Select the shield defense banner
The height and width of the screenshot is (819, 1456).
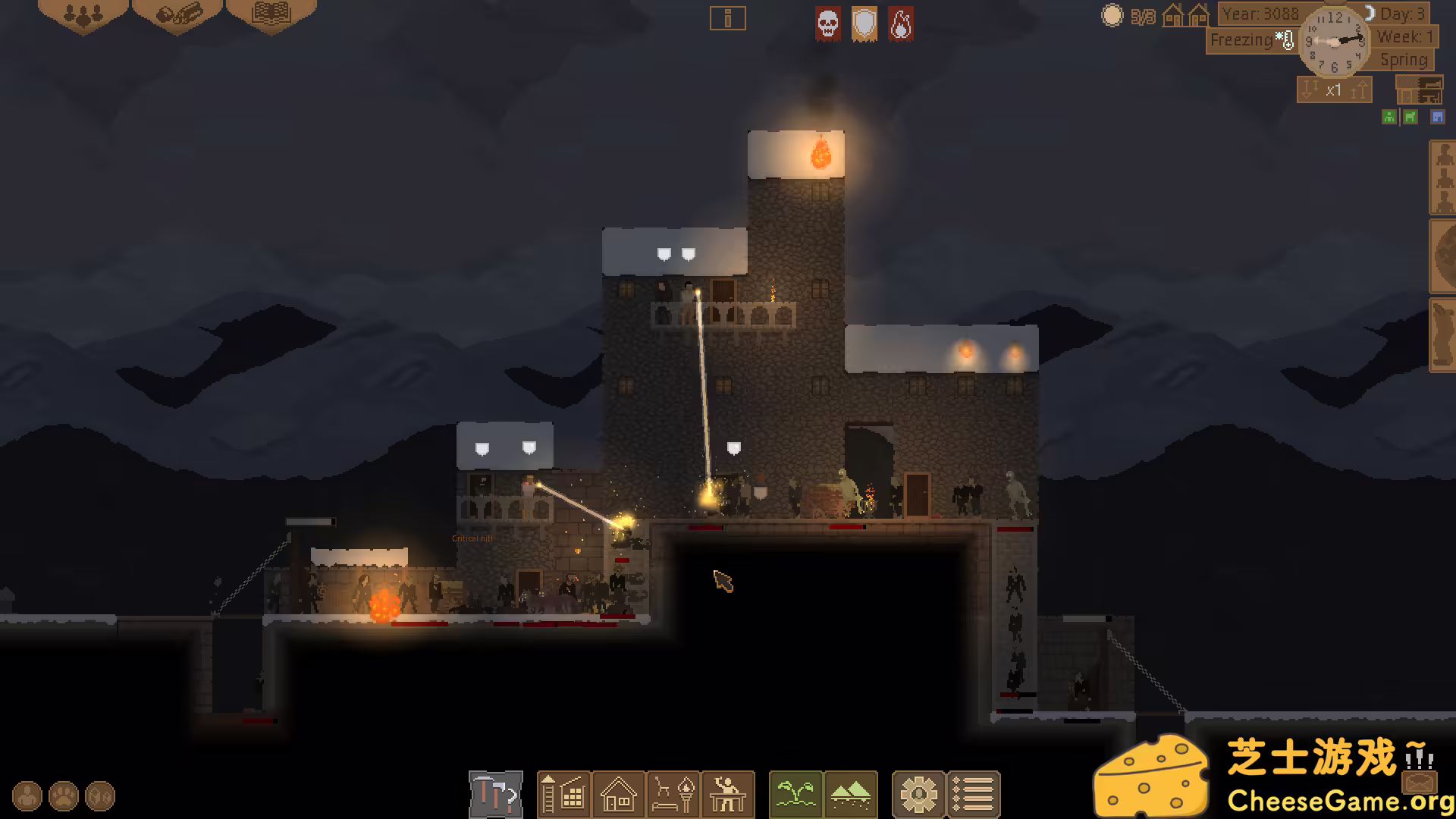(x=864, y=24)
